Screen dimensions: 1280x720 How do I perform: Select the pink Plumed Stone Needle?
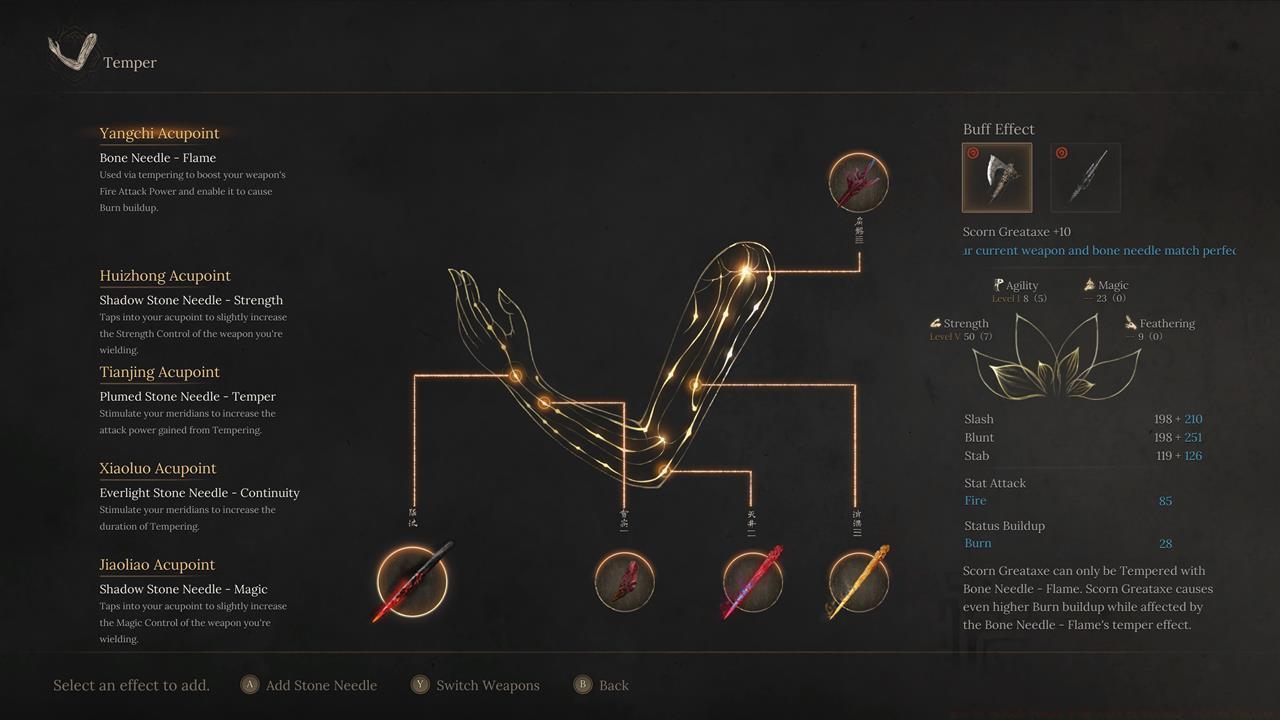pyautogui.click(x=751, y=580)
